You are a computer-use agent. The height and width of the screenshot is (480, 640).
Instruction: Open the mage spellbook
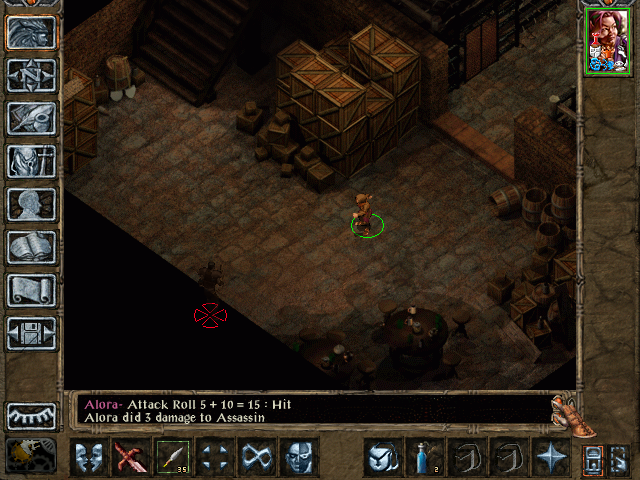[31, 247]
